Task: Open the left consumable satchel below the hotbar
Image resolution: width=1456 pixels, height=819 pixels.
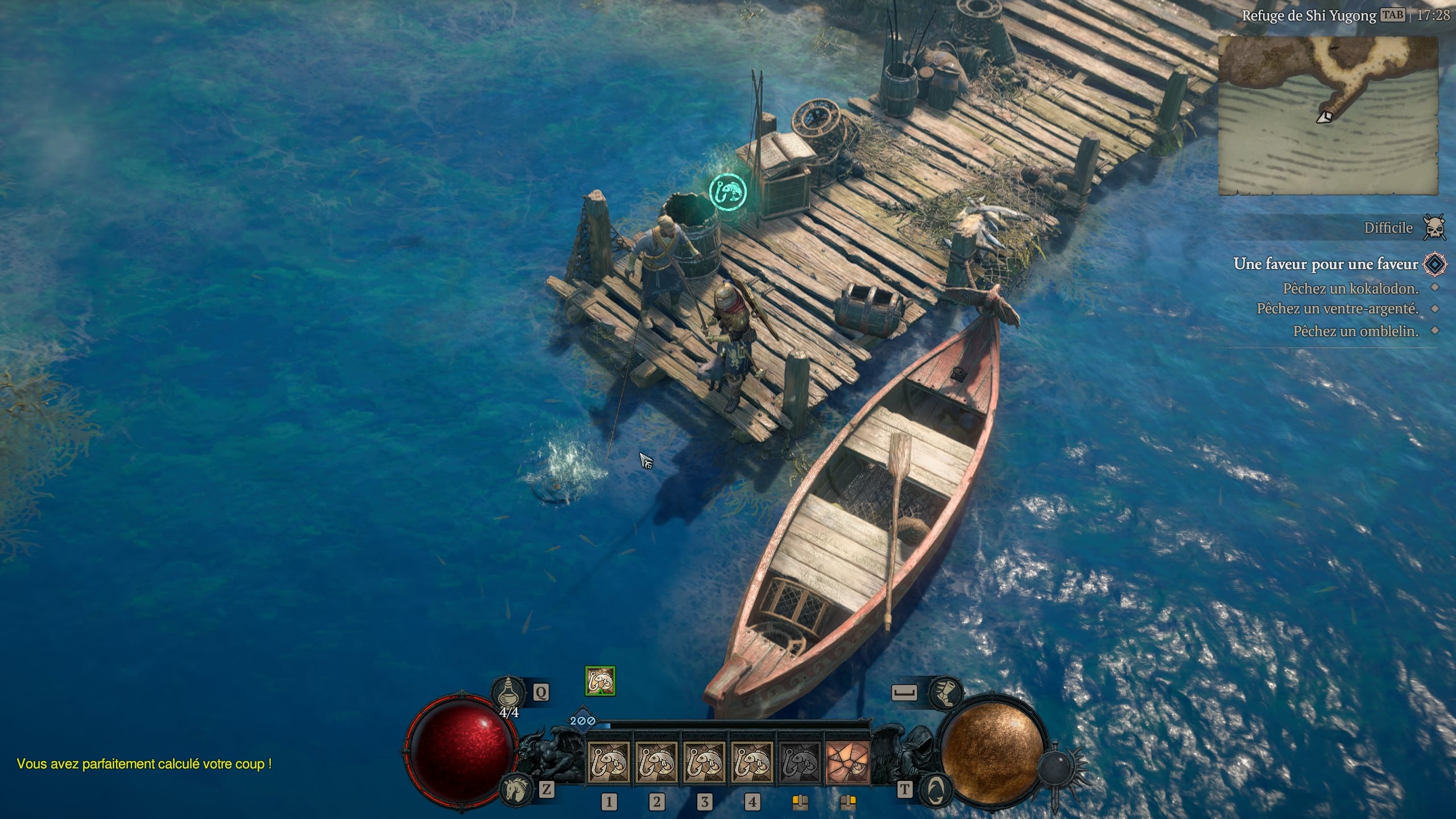Action: [x=800, y=803]
